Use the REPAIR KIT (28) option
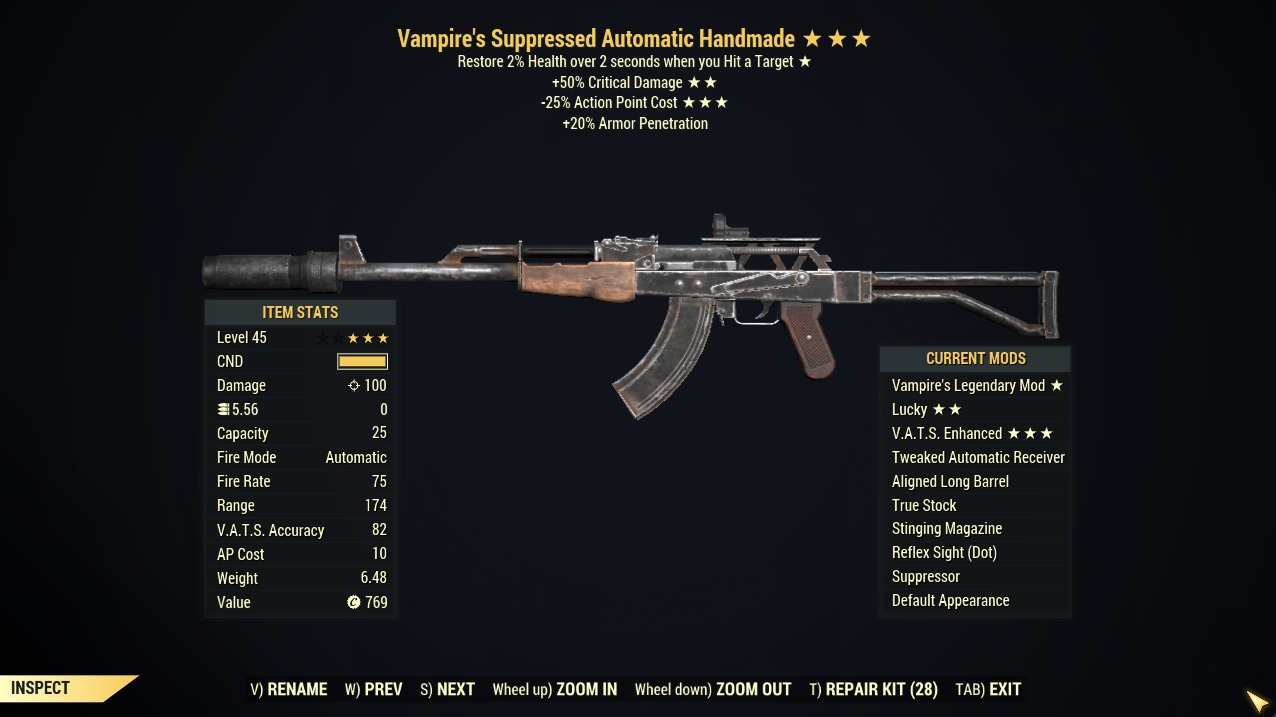Image resolution: width=1276 pixels, height=717 pixels. click(873, 689)
